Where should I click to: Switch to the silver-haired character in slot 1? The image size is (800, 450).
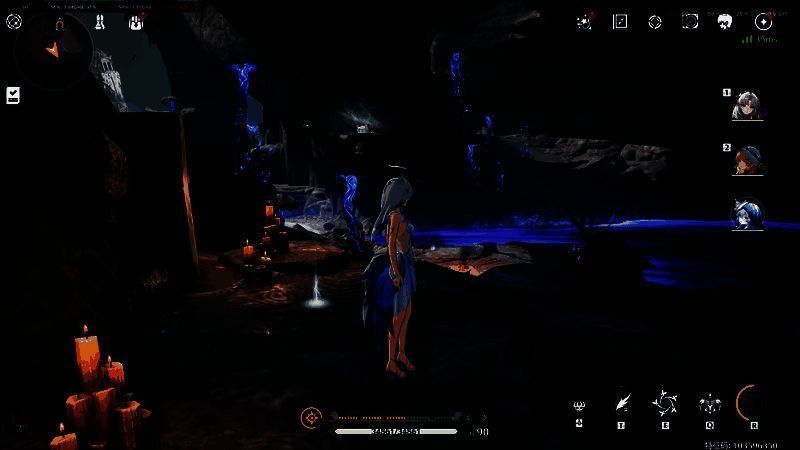point(746,104)
